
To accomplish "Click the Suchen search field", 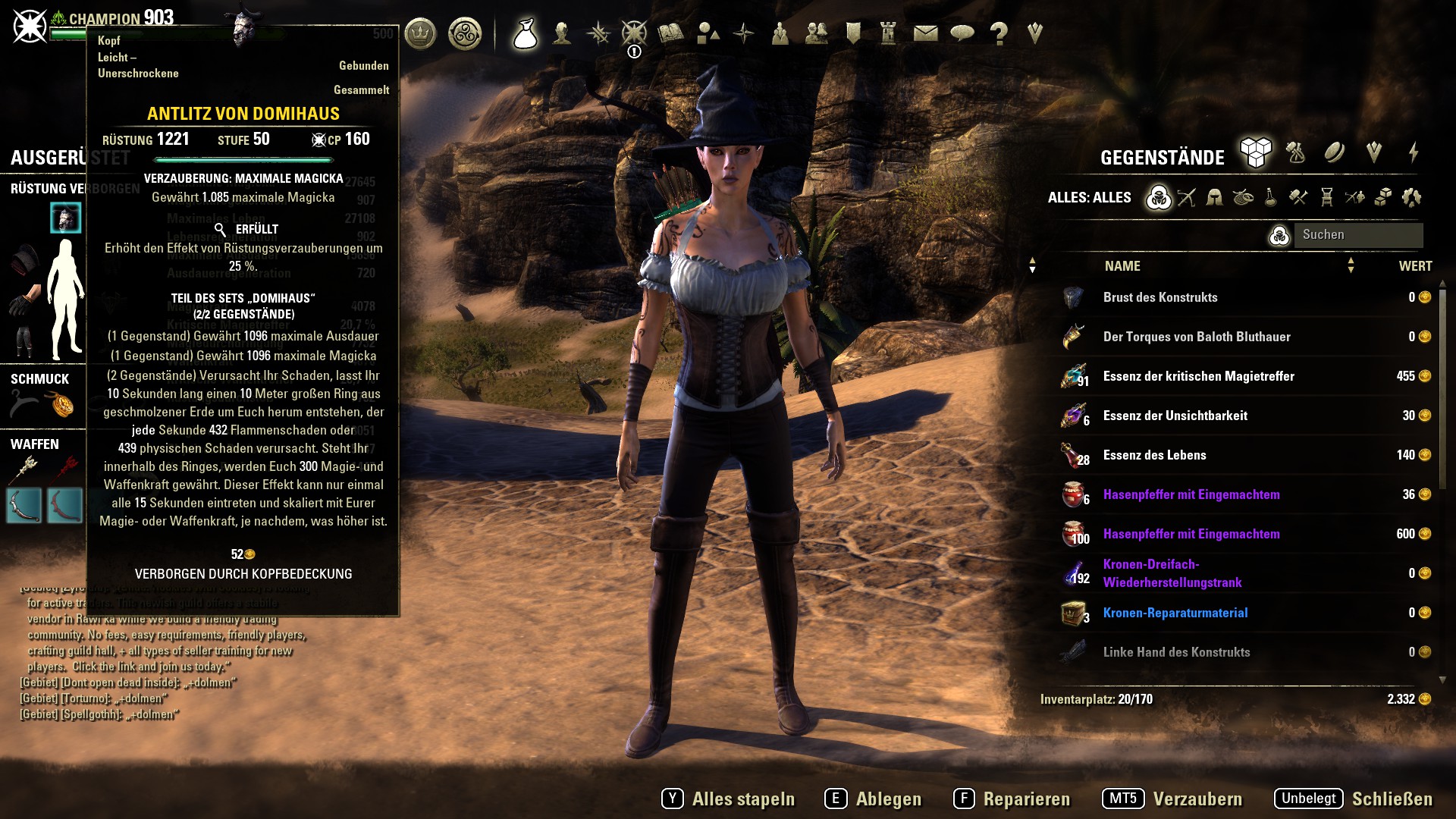I will [1357, 235].
